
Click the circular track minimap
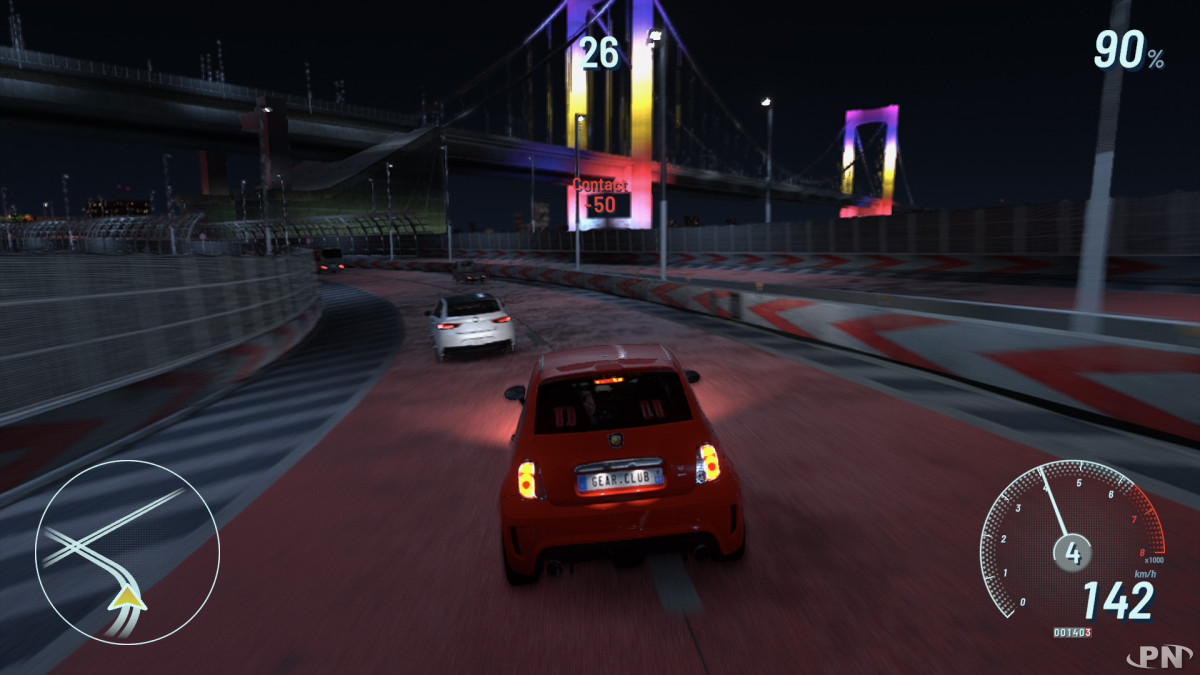coord(127,552)
